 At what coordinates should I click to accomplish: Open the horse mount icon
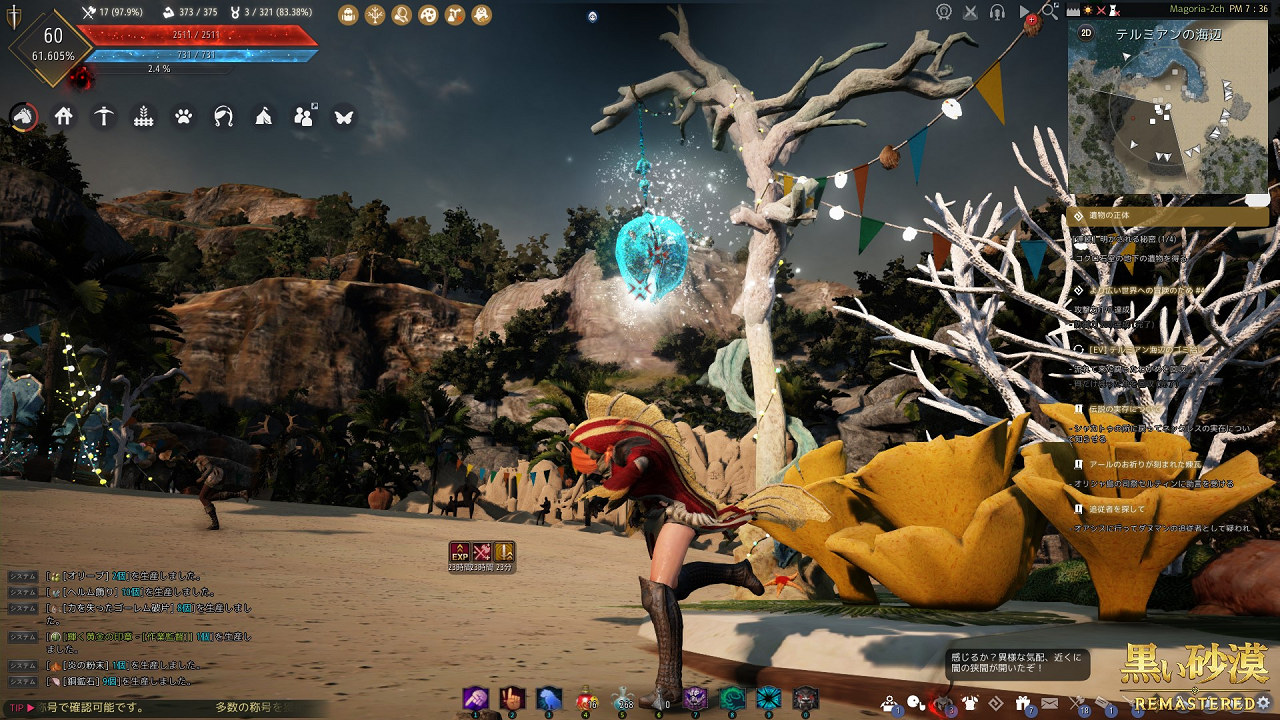(23, 116)
